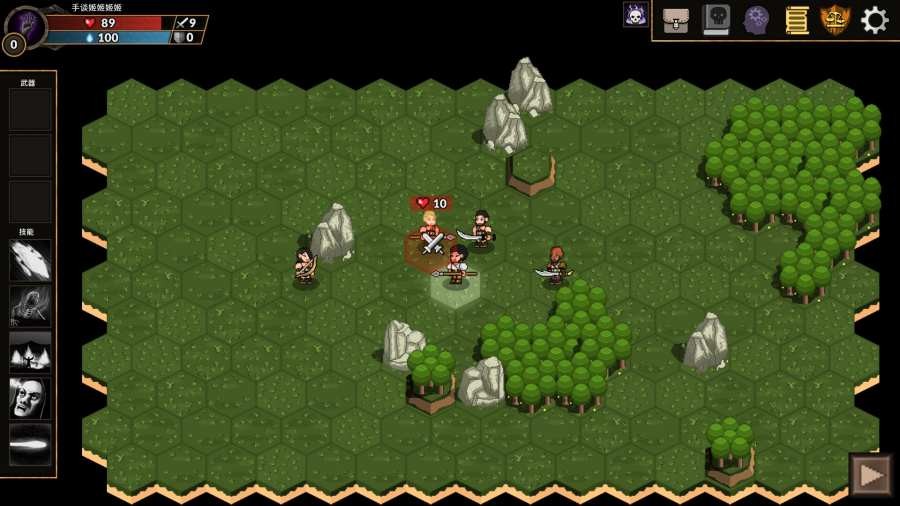This screenshot has width=900, height=506.
Task: Click the purple flaming skull status icon
Action: click(x=635, y=14)
